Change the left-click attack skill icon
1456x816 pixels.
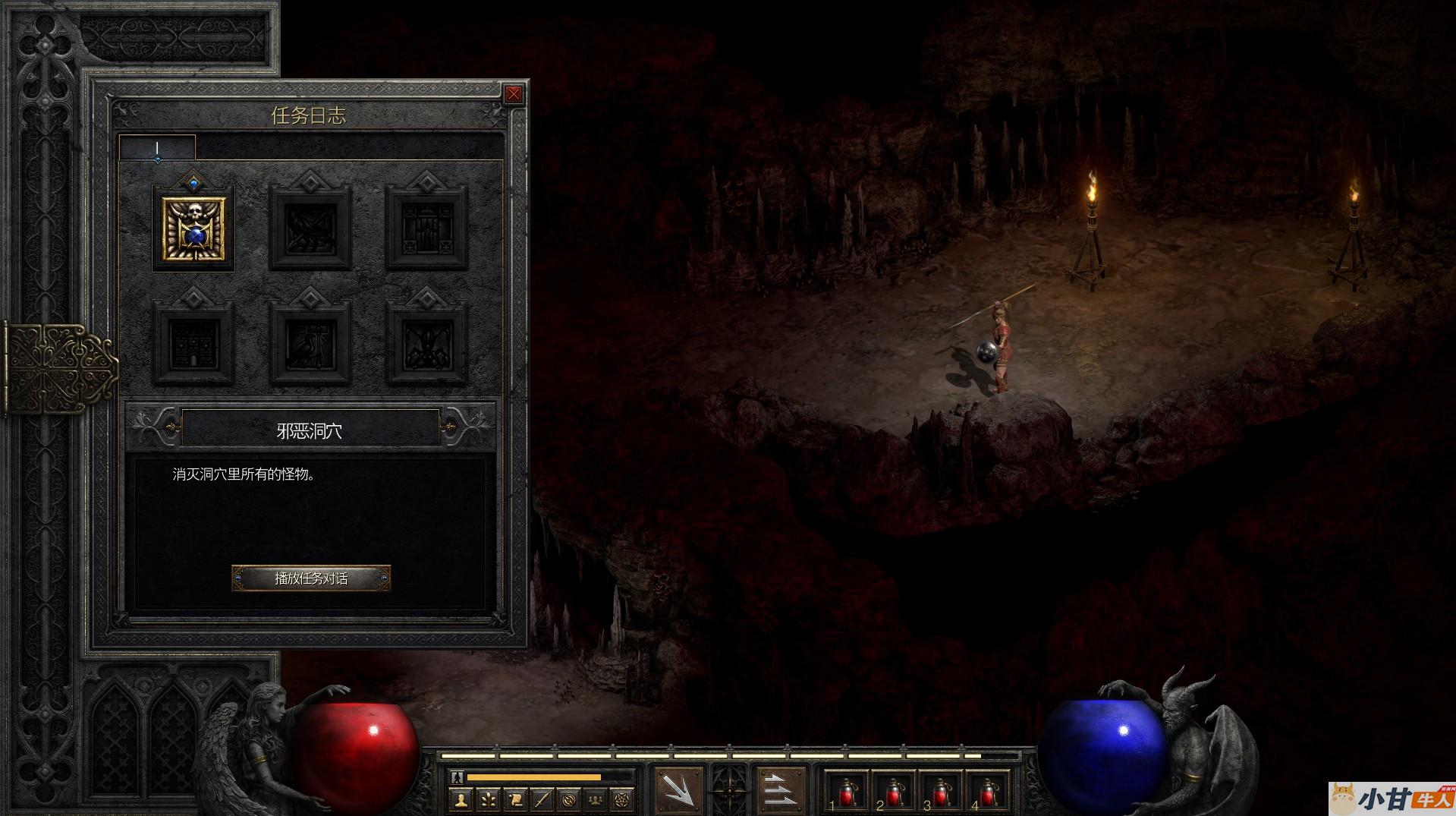pyautogui.click(x=678, y=791)
